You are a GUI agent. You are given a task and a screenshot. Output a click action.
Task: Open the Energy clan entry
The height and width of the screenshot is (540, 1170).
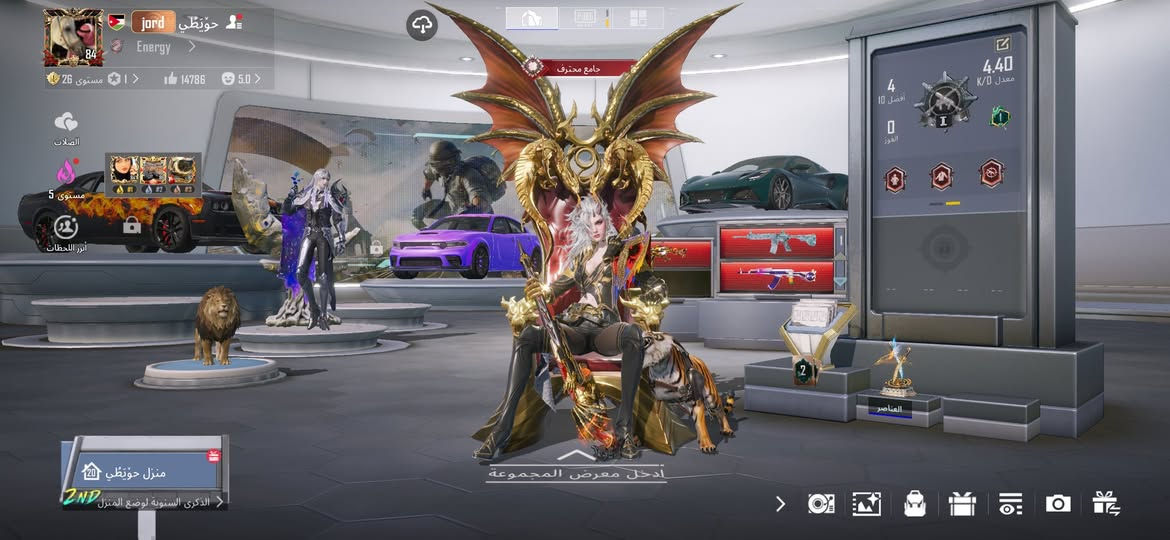coord(153,47)
